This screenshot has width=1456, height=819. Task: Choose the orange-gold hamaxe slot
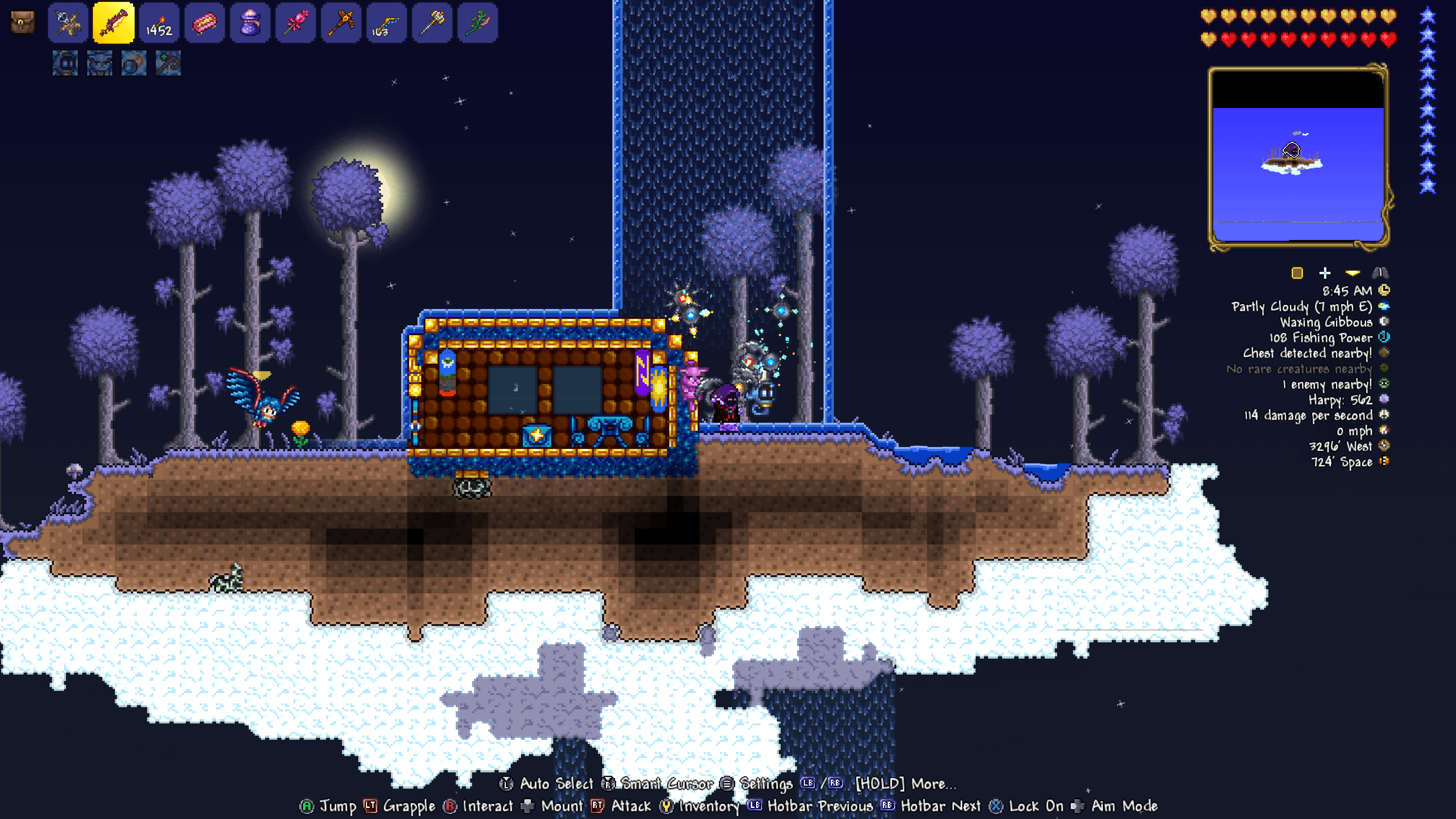pyautogui.click(x=341, y=23)
